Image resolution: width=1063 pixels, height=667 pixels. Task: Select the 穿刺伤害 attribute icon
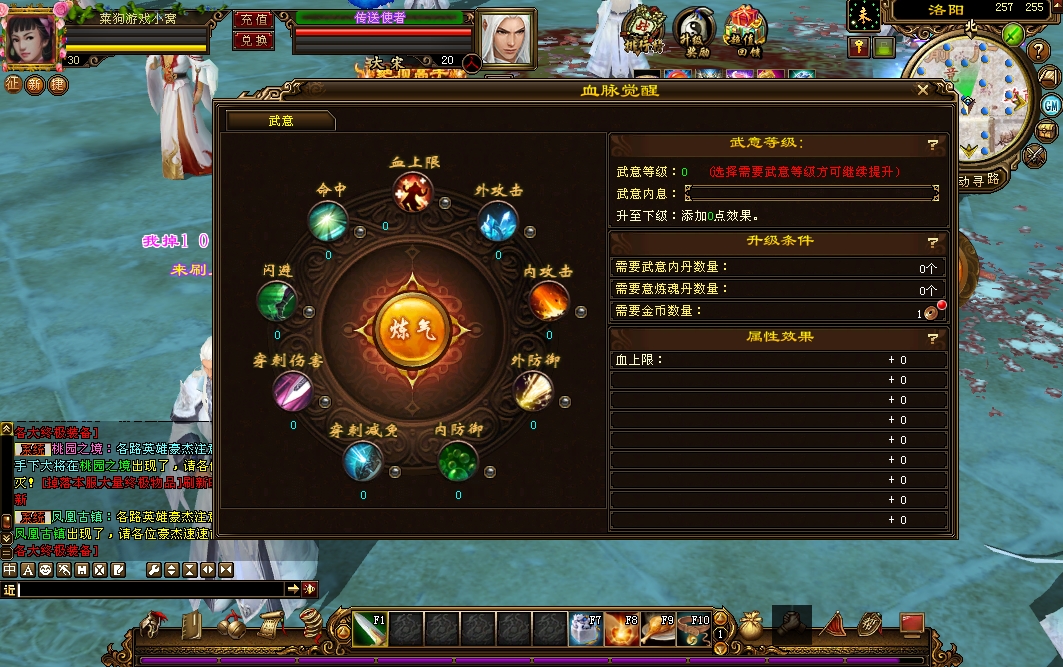(293, 391)
